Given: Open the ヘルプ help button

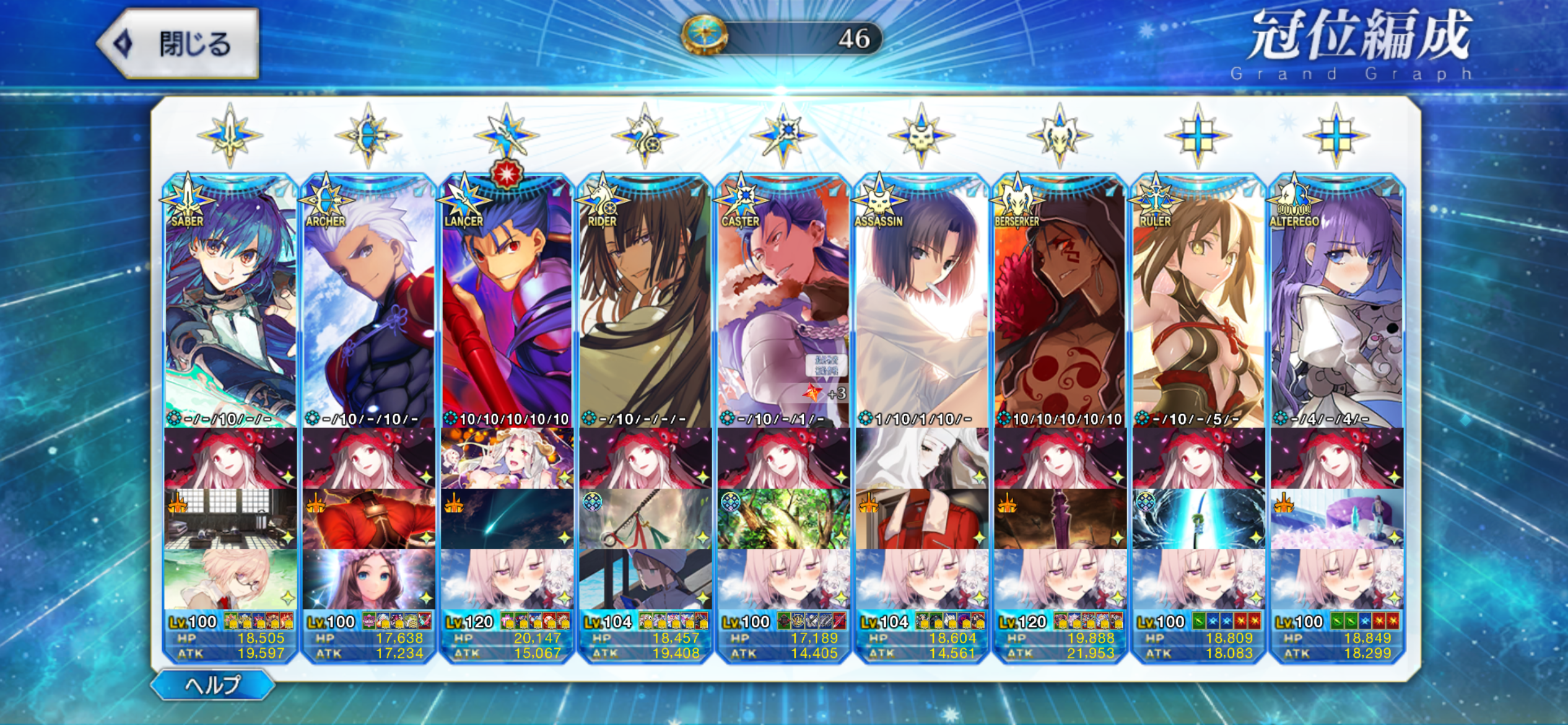Looking at the screenshot, I should tap(212, 685).
